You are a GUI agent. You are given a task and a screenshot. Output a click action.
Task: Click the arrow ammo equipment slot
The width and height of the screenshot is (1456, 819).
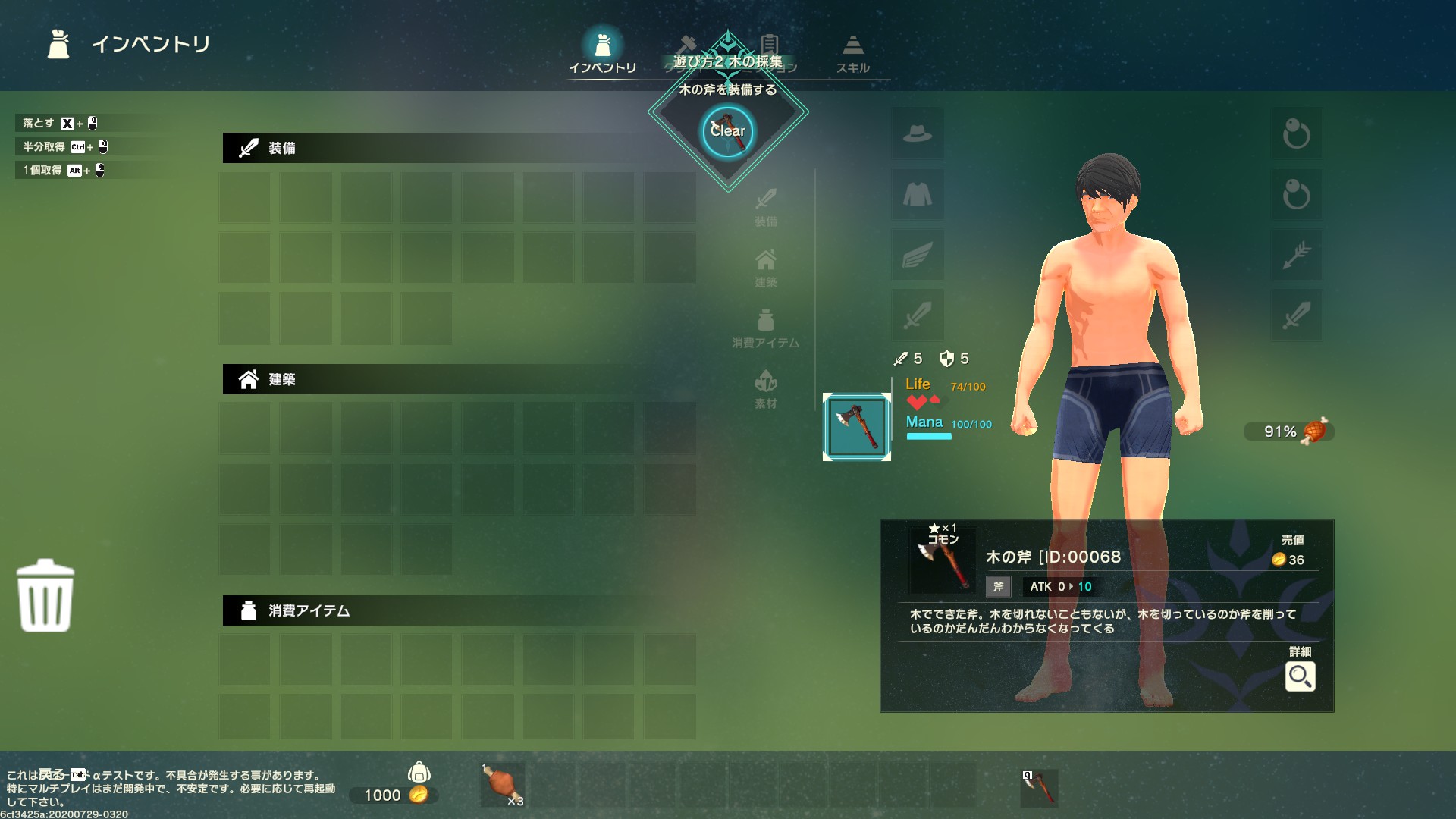tap(1298, 256)
